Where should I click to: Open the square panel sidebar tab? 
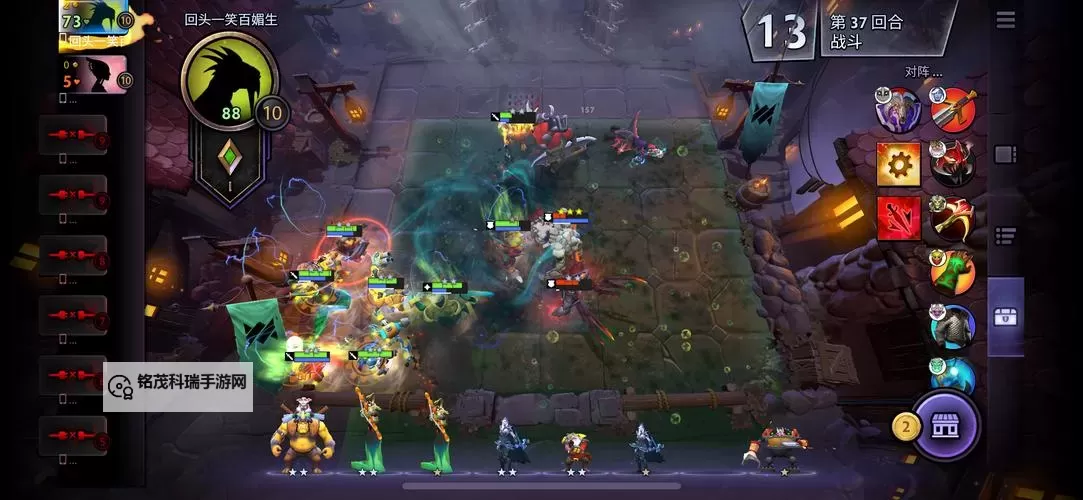[1006, 155]
